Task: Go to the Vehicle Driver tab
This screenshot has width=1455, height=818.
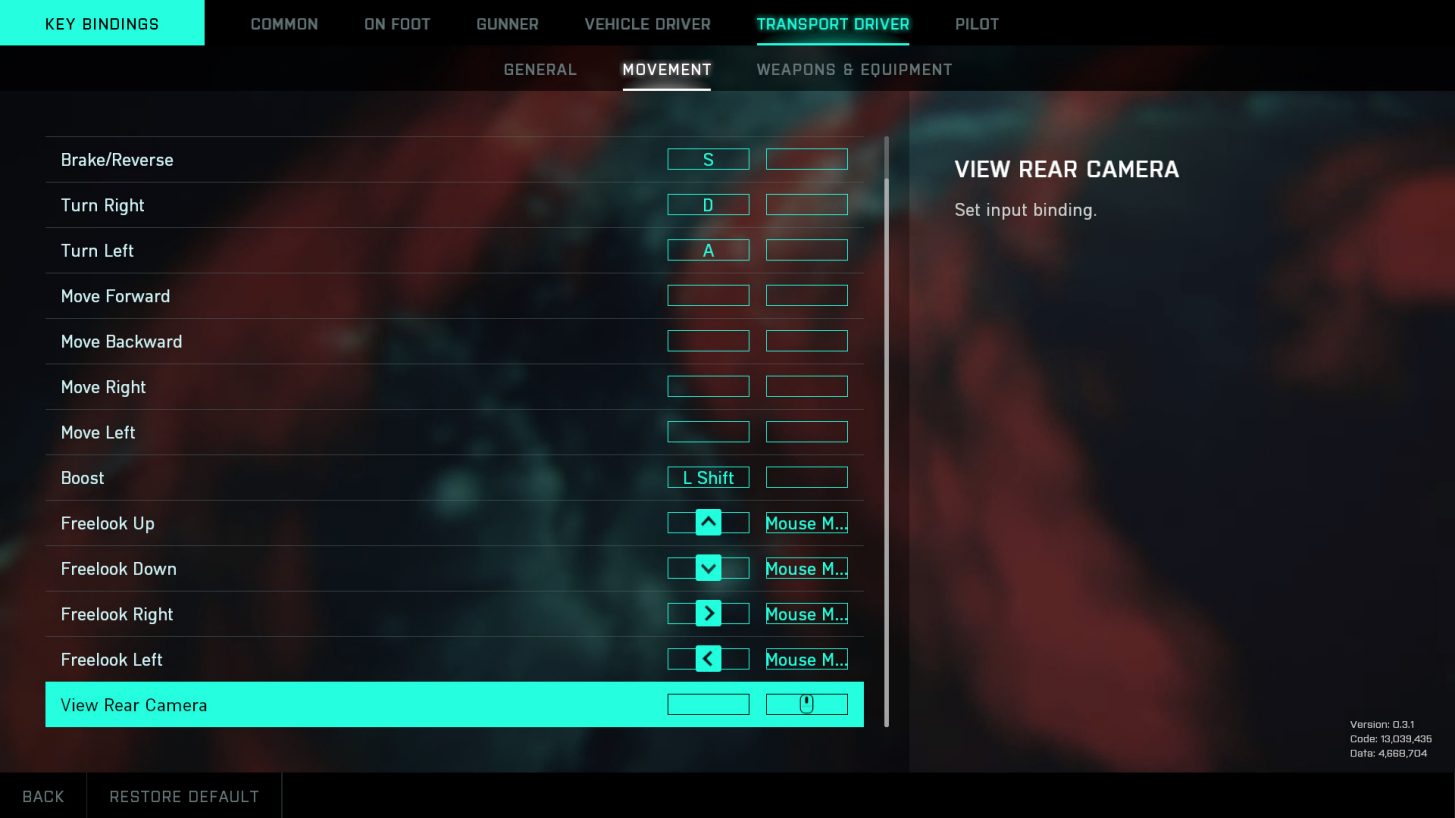Action: (x=647, y=24)
